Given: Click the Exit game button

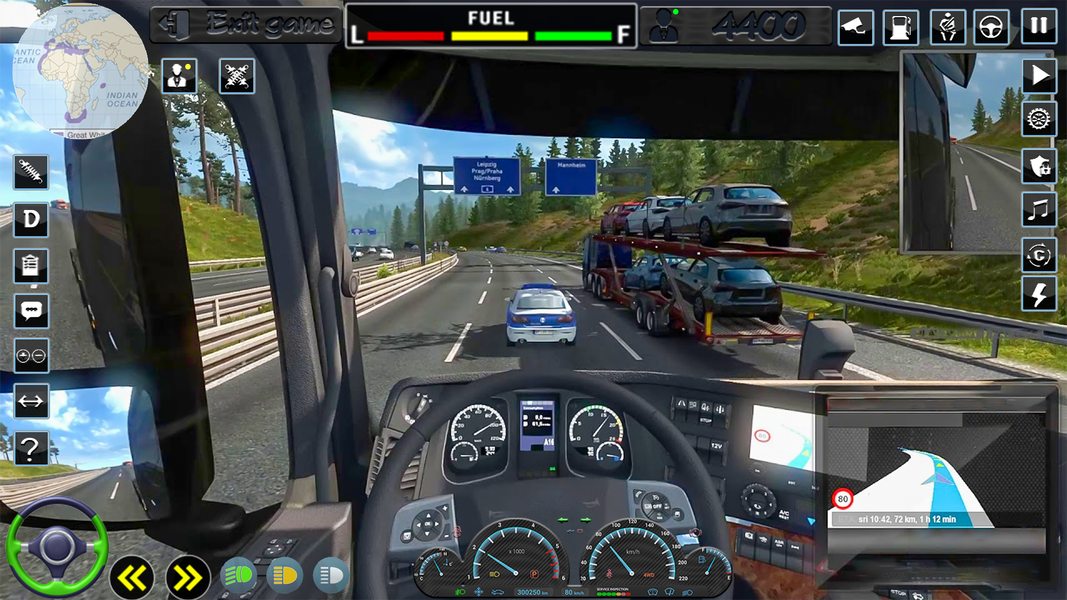Looking at the screenshot, I should [246, 25].
